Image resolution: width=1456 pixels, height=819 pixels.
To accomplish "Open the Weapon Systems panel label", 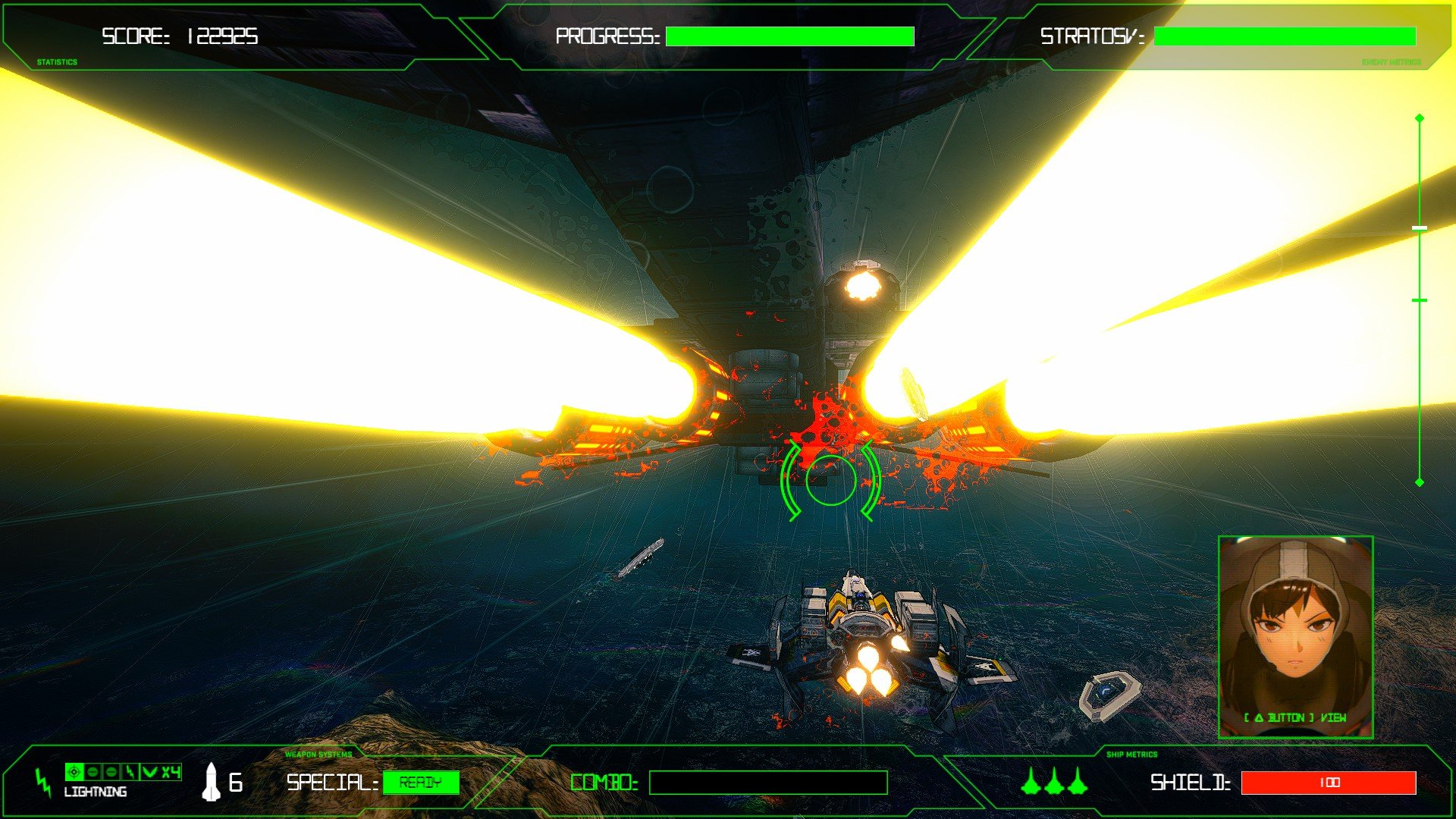I will click(318, 755).
